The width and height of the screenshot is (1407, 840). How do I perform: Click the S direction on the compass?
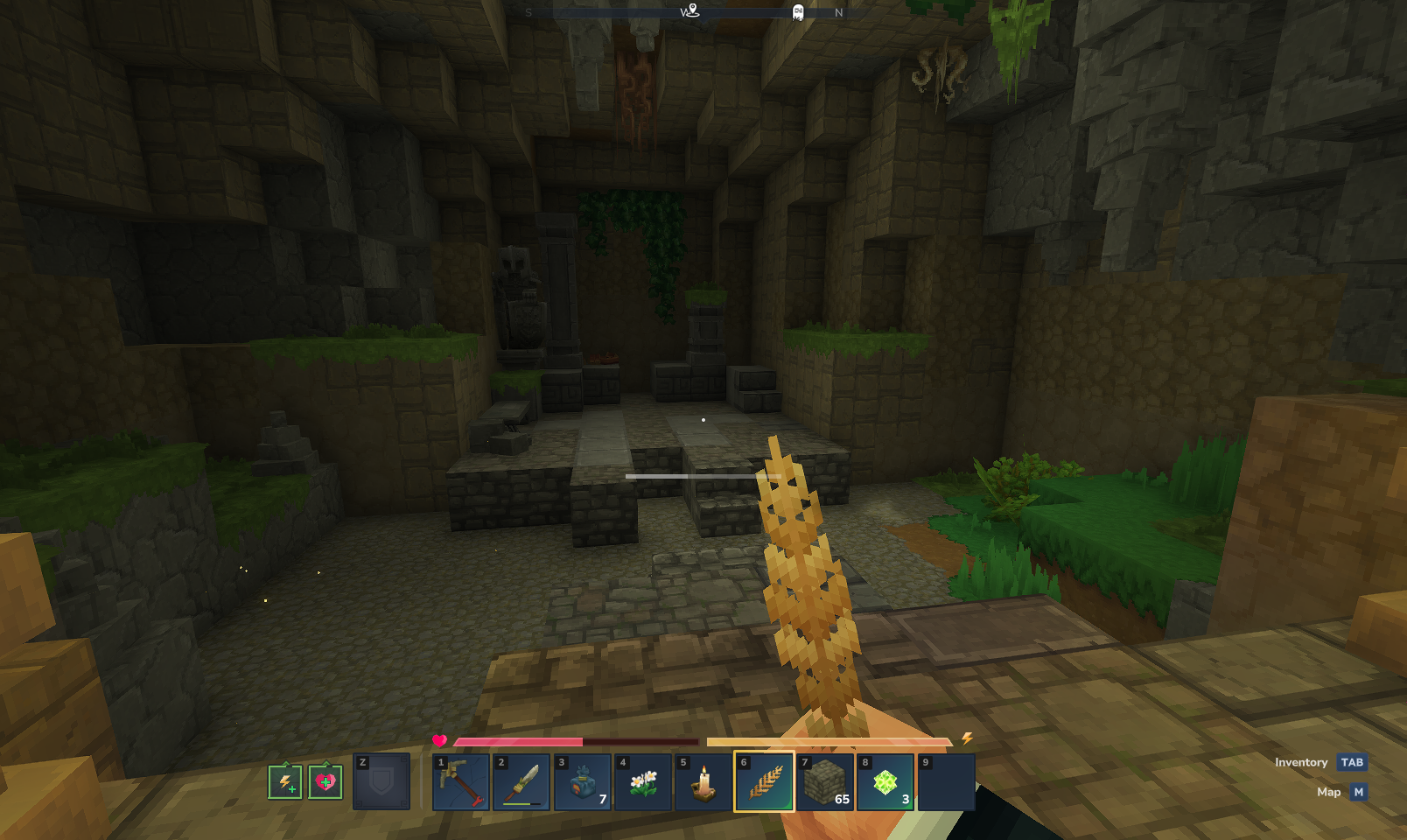528,13
